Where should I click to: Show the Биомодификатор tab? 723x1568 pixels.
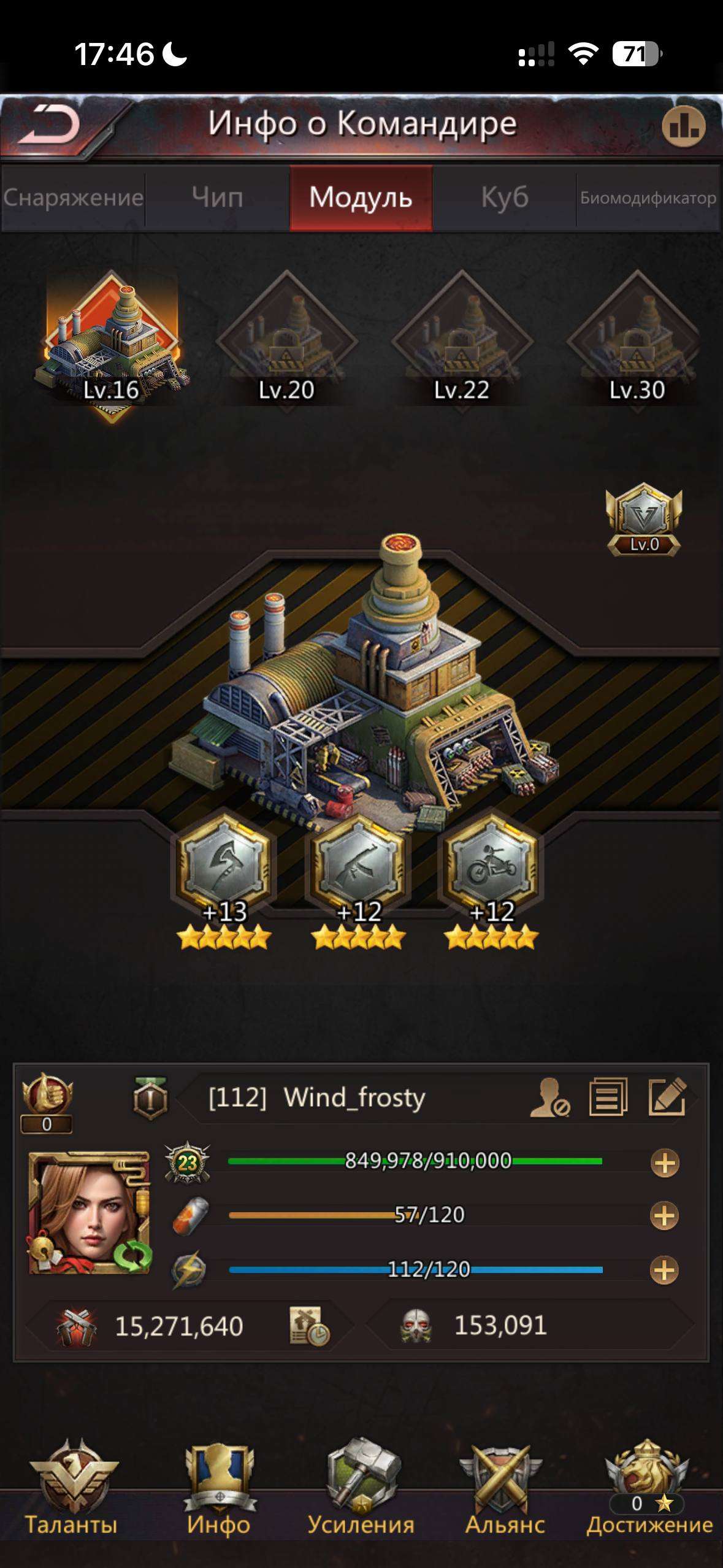pyautogui.click(x=648, y=198)
